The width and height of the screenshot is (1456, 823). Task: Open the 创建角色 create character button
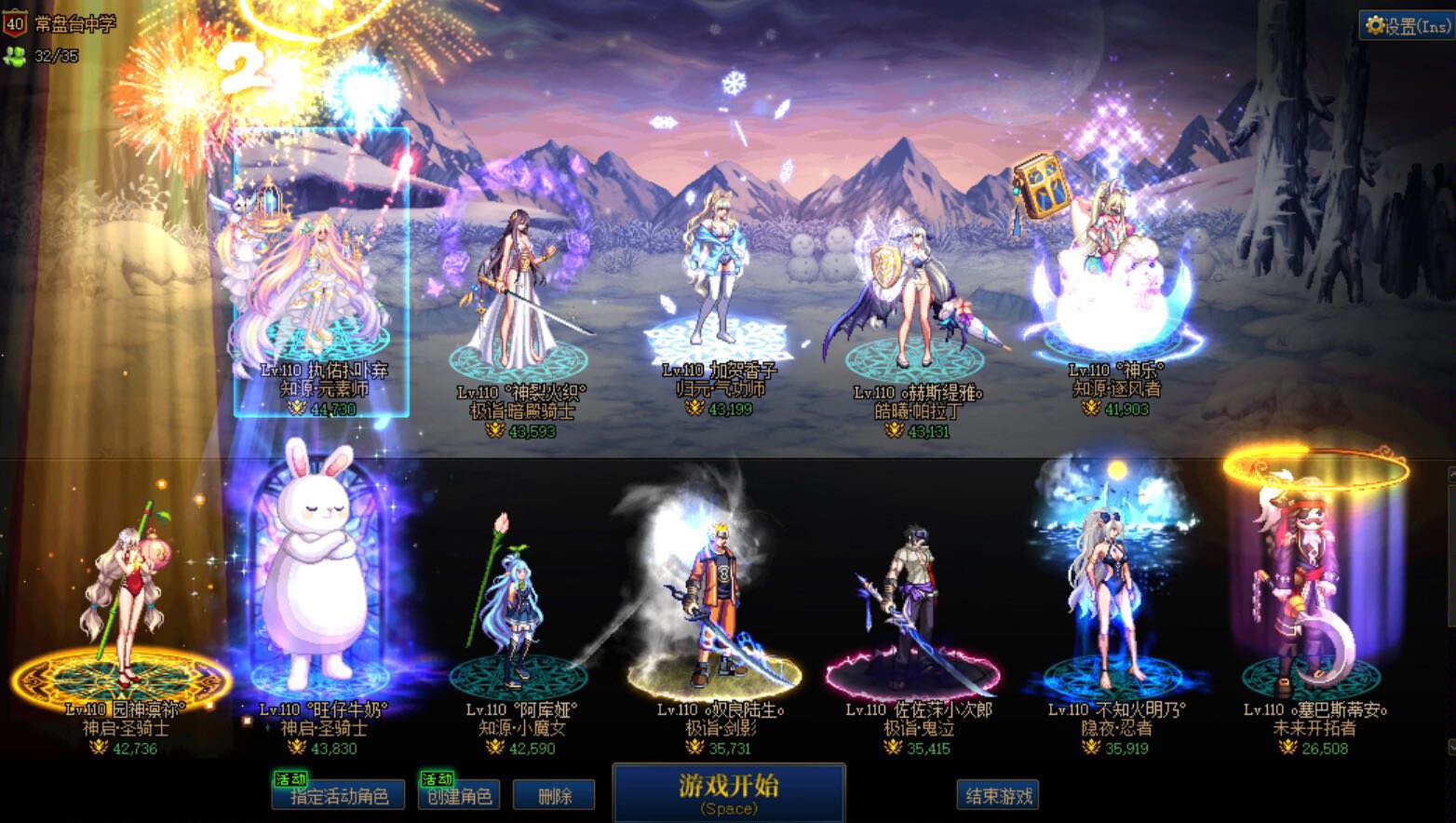tap(459, 796)
